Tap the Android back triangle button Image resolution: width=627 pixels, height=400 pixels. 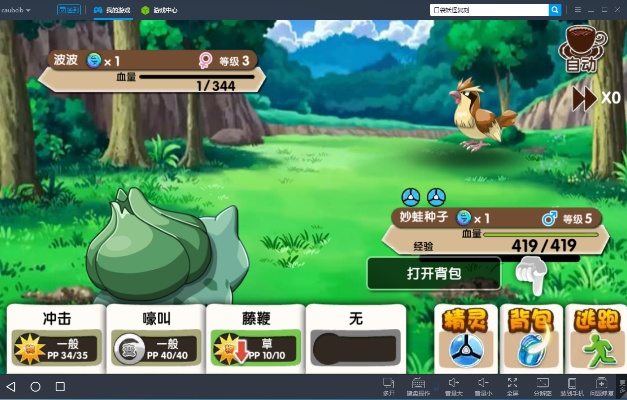11,386
